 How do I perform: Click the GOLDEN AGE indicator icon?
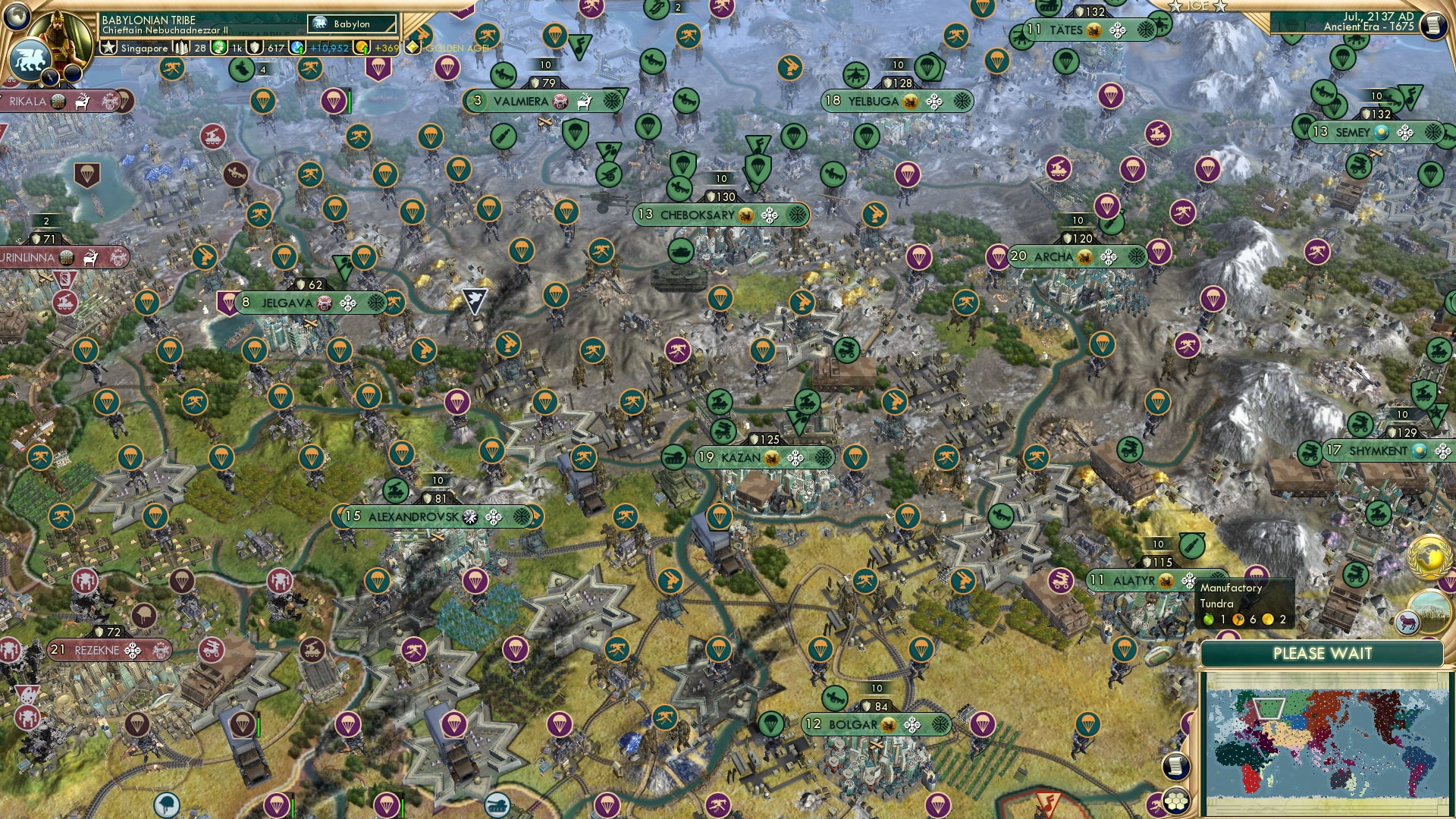coord(412,45)
